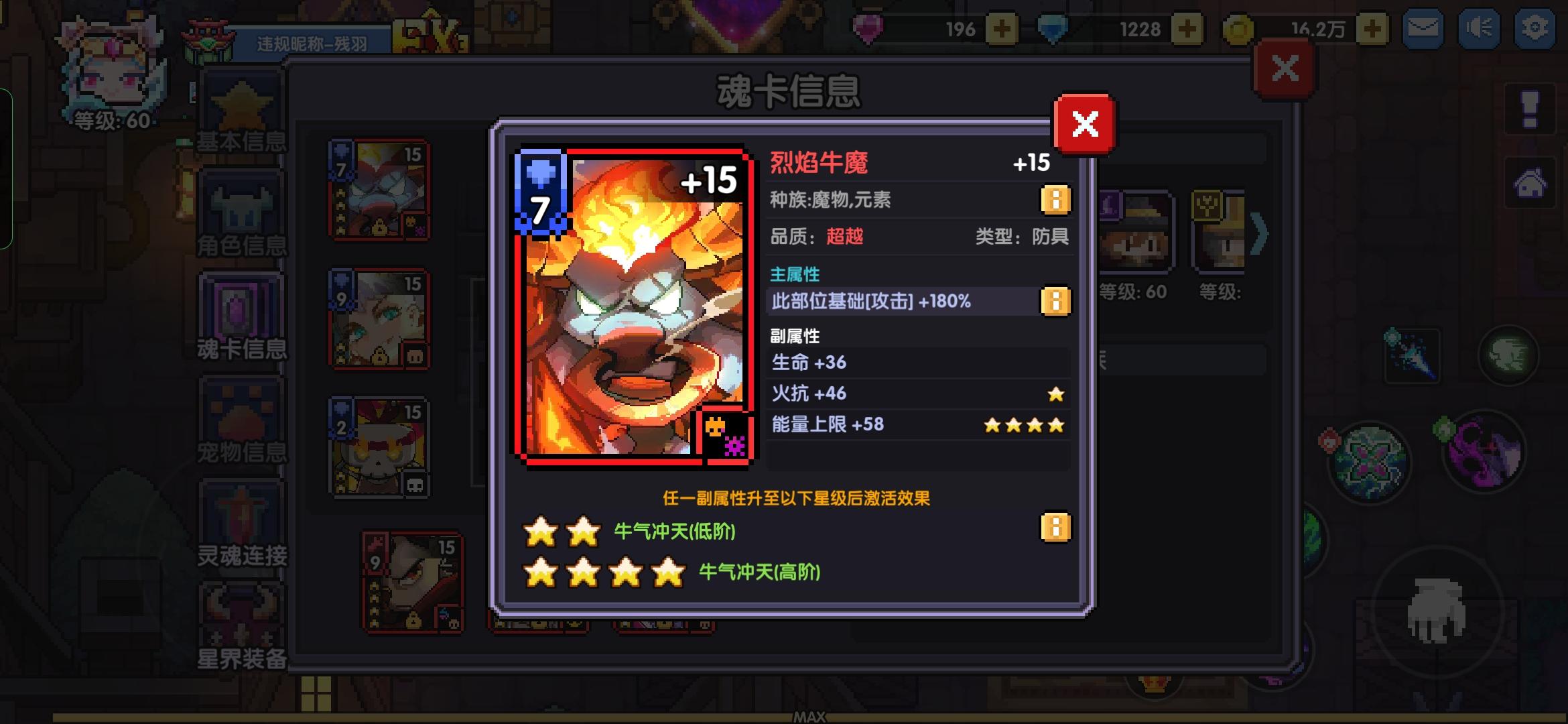This screenshot has width=1568, height=724.
Task: Open info for 种族:魔物,元素 attribute
Action: tap(1055, 198)
